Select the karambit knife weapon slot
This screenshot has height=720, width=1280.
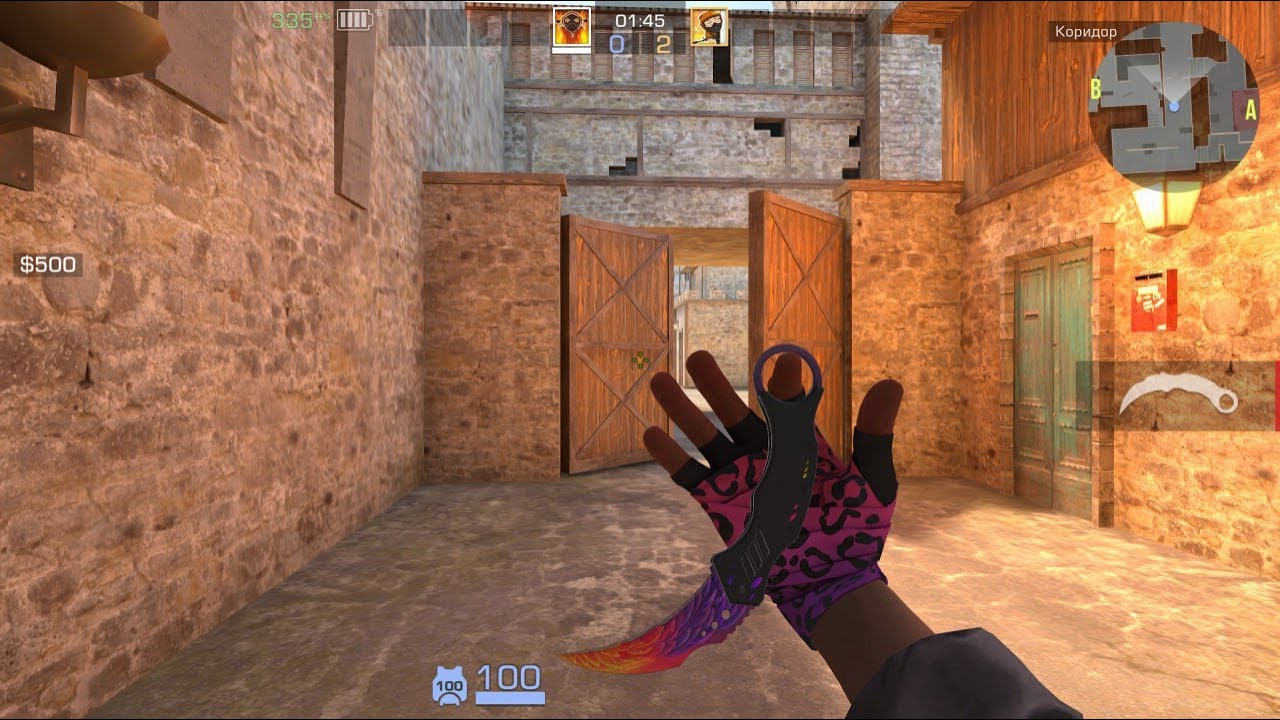(1179, 396)
